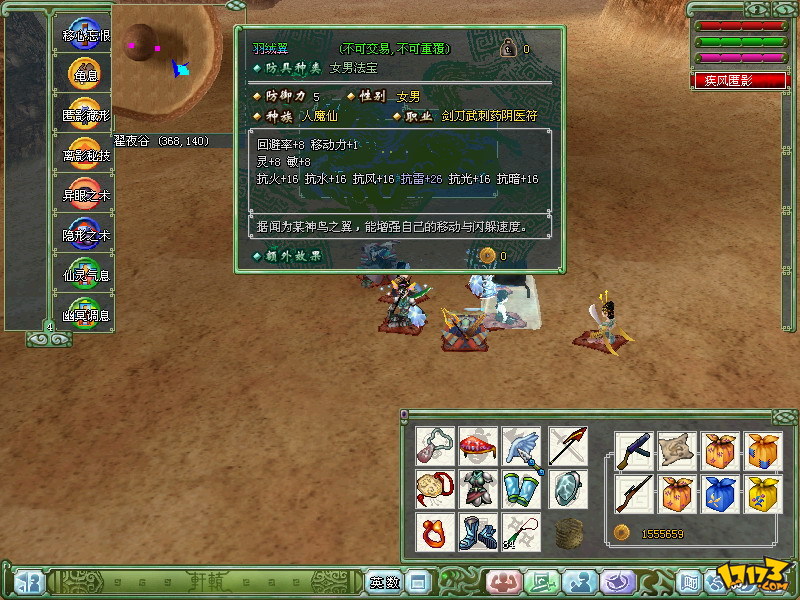Pick the green body armor slot
The image size is (800, 600).
(479, 489)
